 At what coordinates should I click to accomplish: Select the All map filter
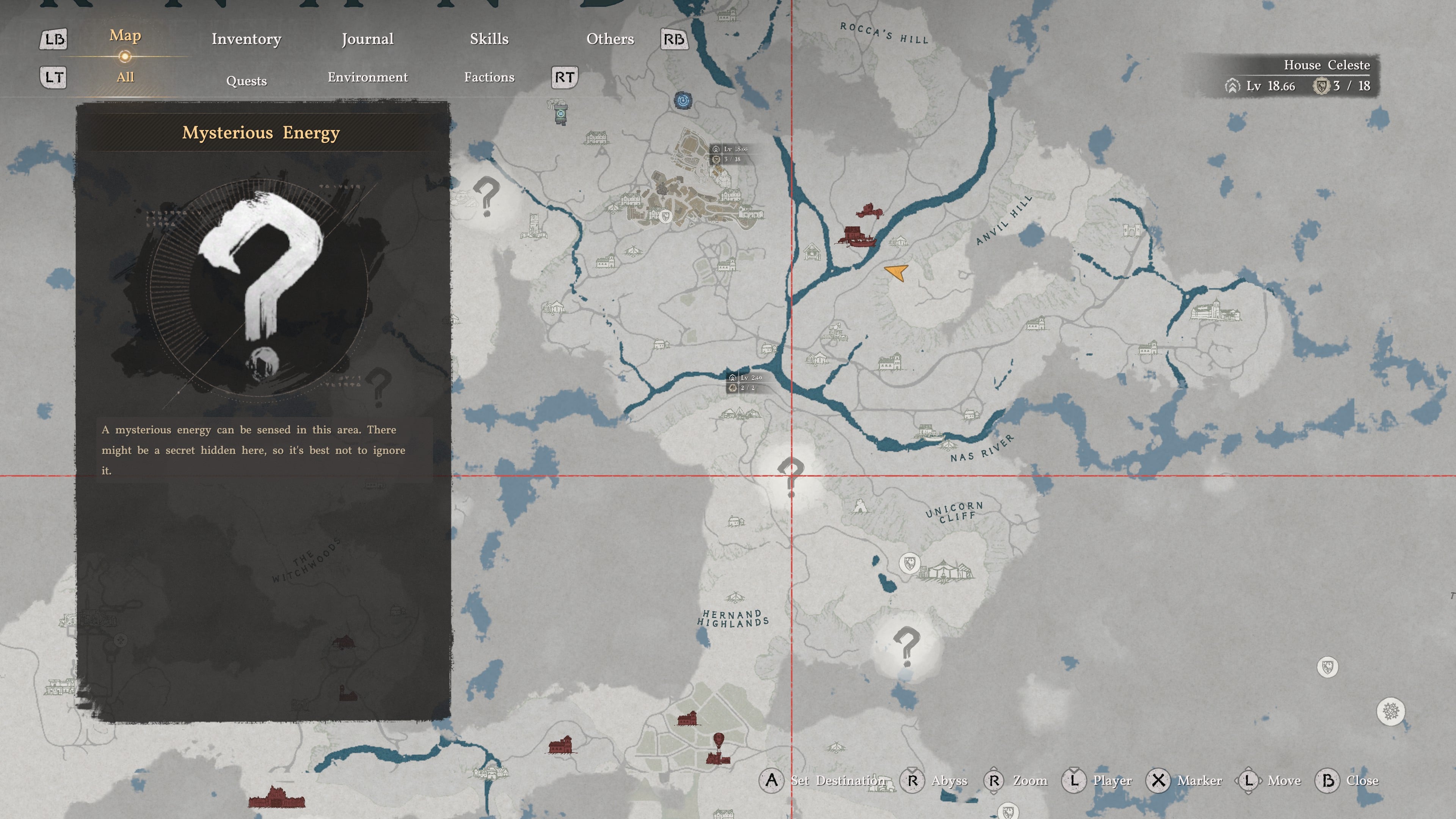pyautogui.click(x=125, y=77)
